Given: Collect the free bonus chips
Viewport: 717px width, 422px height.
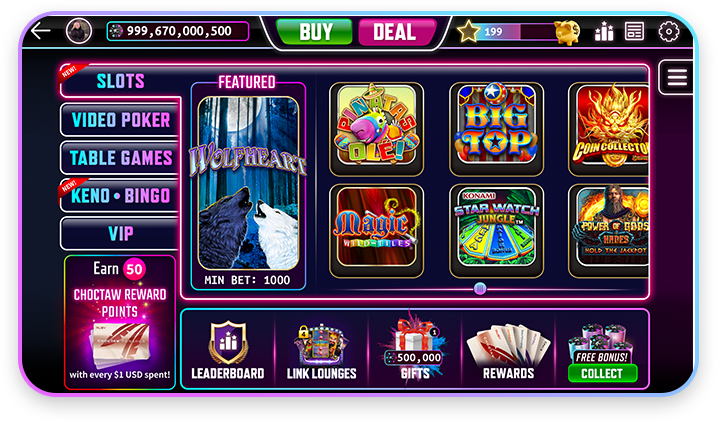Looking at the screenshot, I should pos(602,372).
